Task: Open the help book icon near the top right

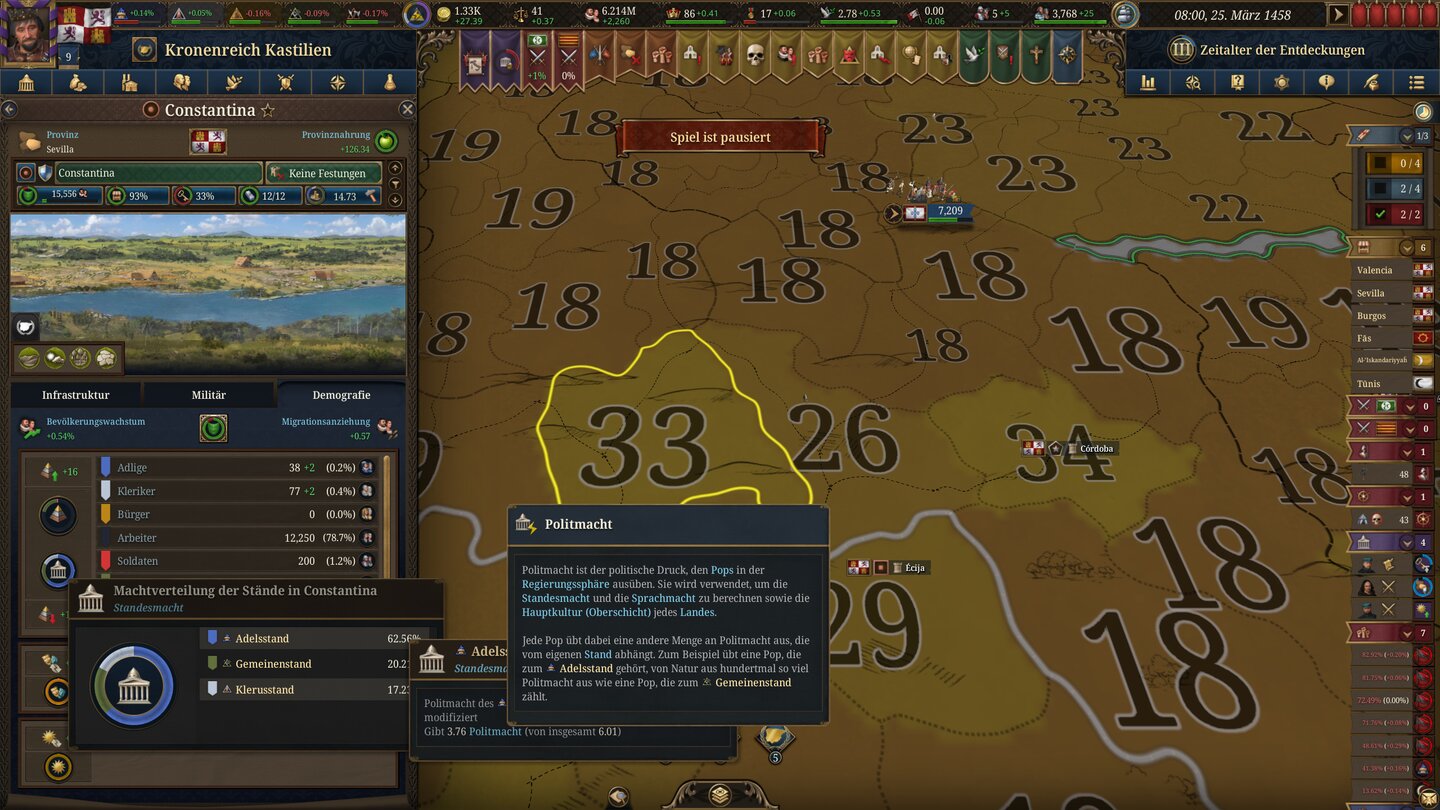Action: click(x=1237, y=82)
